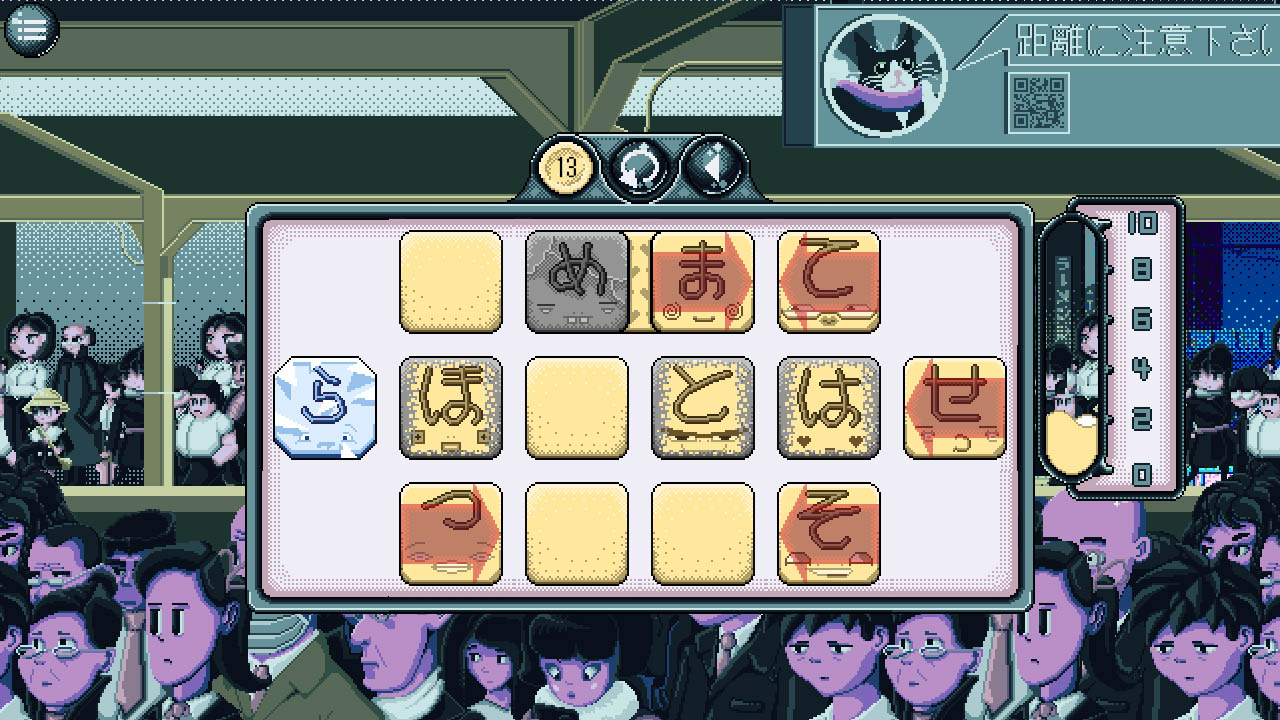Click the heart-marked tile showing "は"

(827, 406)
